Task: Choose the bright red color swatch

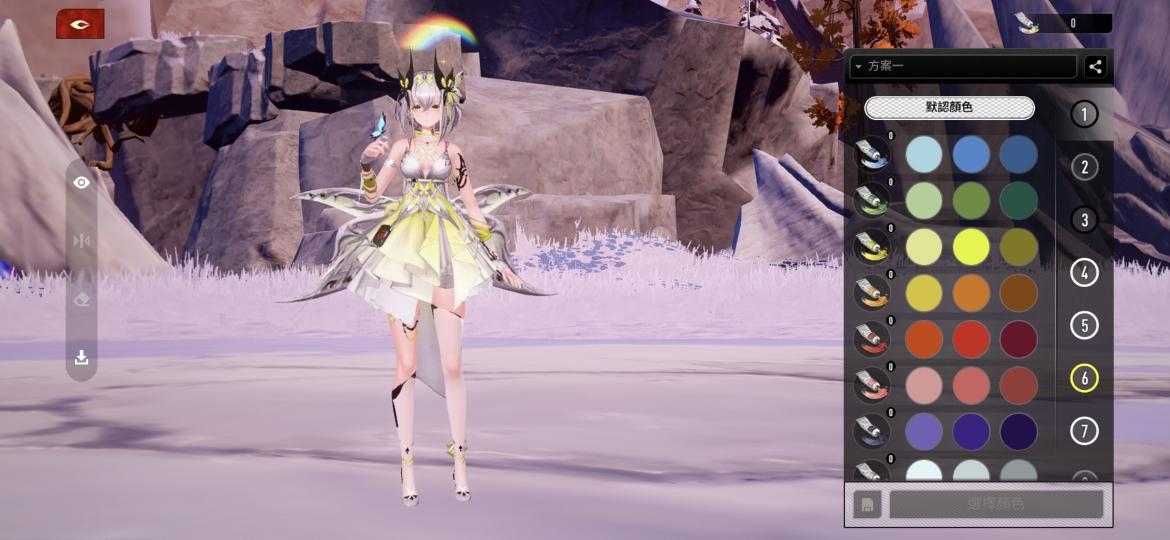Action: pos(971,340)
